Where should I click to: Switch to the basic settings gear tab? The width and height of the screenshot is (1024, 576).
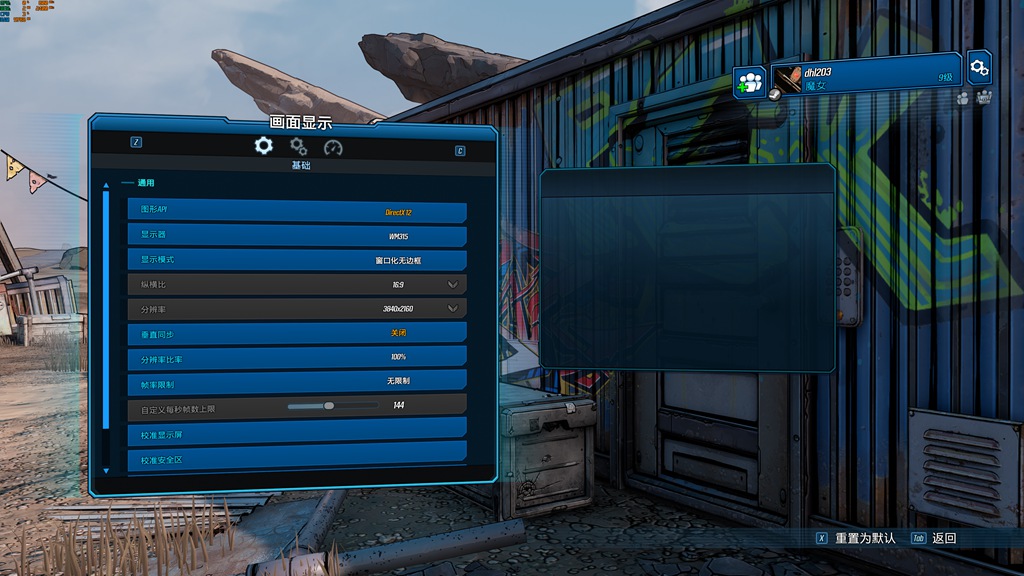(x=263, y=146)
